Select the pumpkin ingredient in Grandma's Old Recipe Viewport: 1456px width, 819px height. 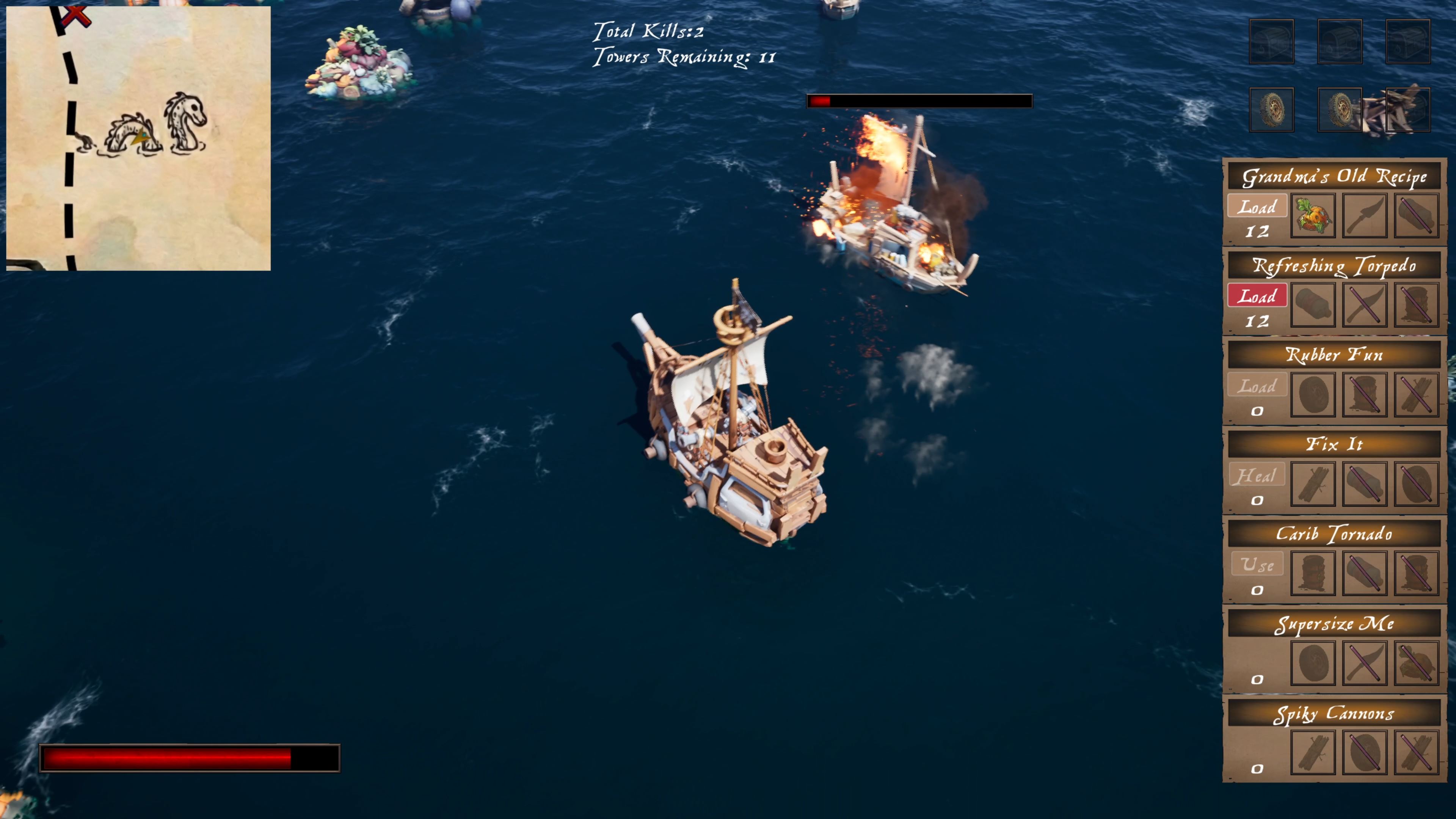1313,215
